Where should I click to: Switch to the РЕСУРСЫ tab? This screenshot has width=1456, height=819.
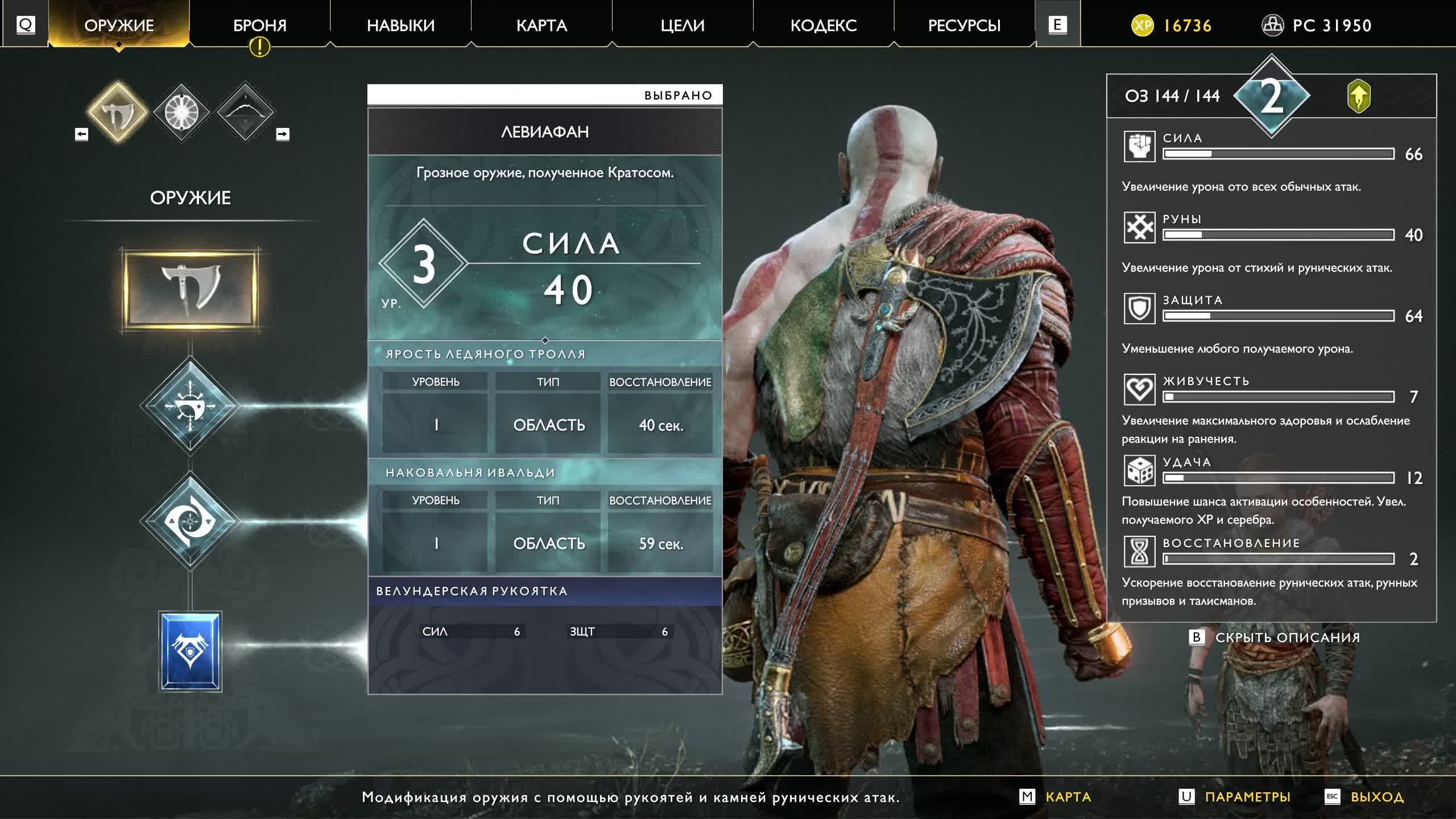tap(964, 26)
